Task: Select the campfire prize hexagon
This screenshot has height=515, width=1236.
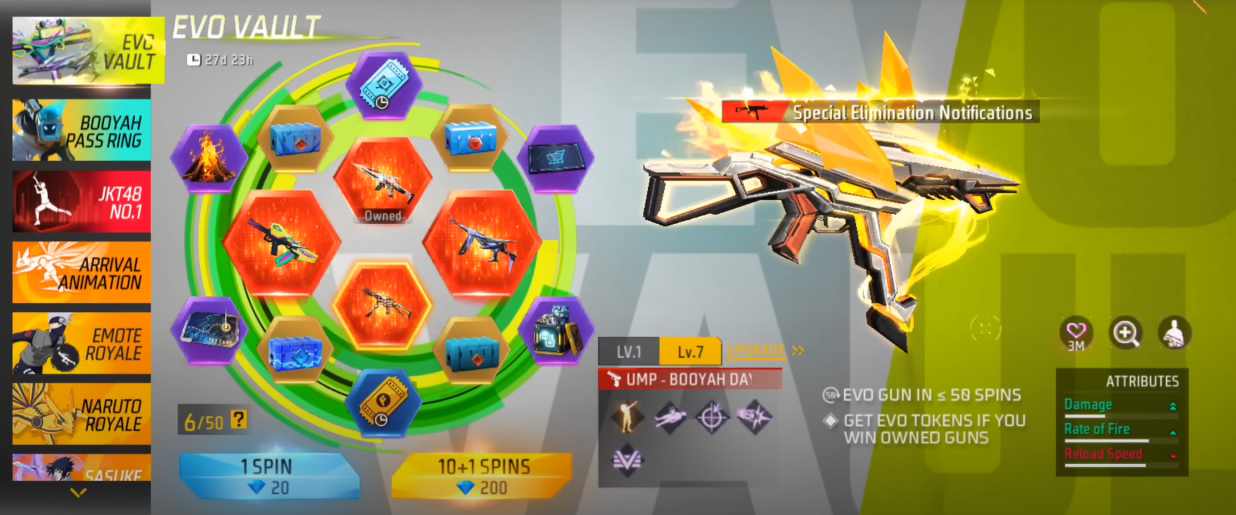Action: [210, 159]
